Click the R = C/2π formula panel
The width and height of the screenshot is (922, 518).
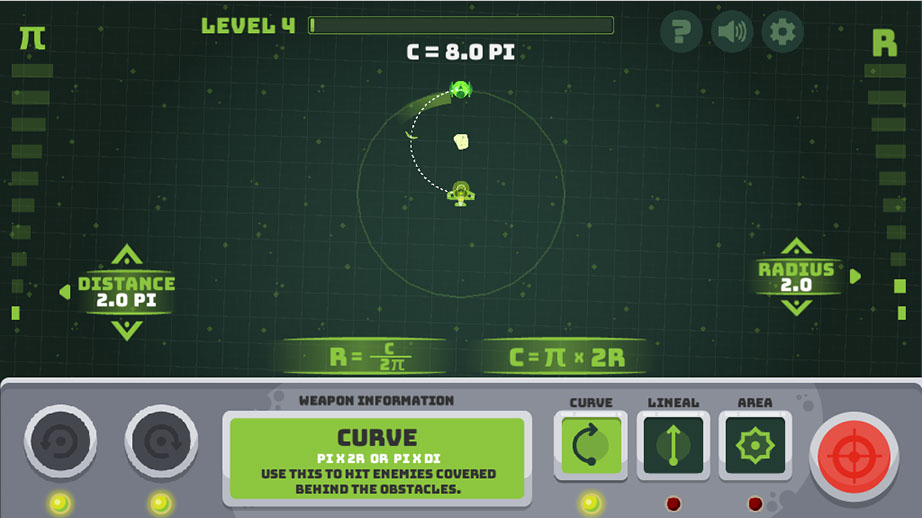364,357
